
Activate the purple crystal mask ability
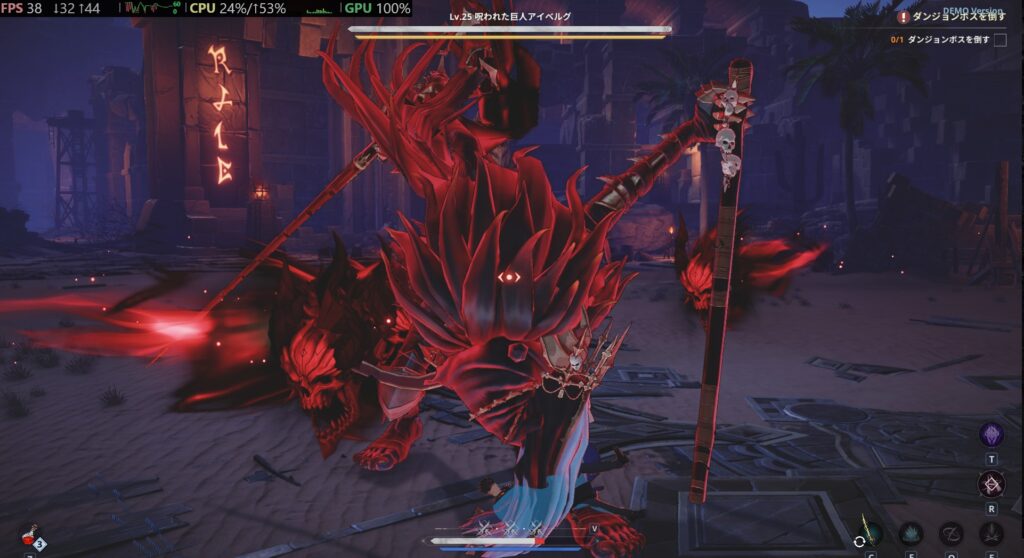point(991,434)
